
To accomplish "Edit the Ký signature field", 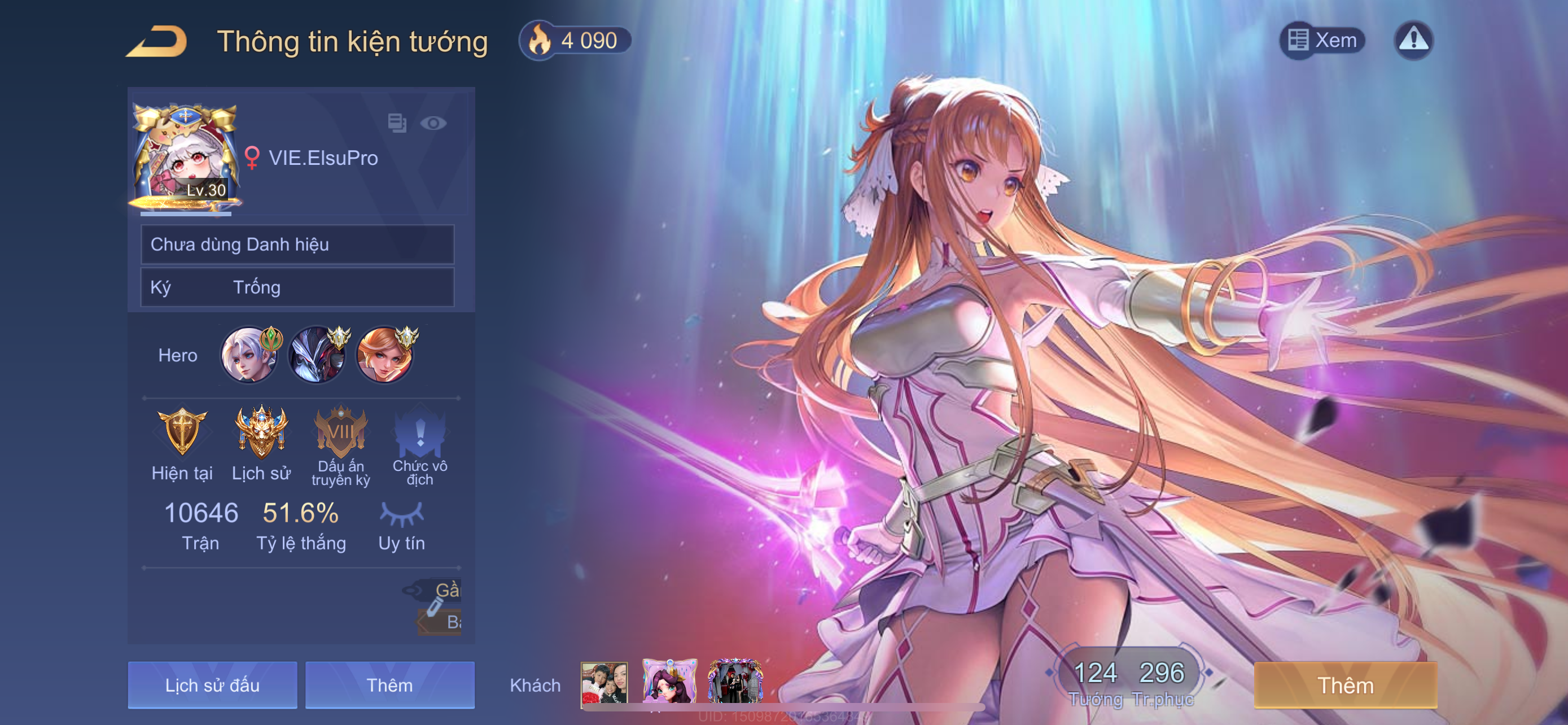I will (x=297, y=287).
